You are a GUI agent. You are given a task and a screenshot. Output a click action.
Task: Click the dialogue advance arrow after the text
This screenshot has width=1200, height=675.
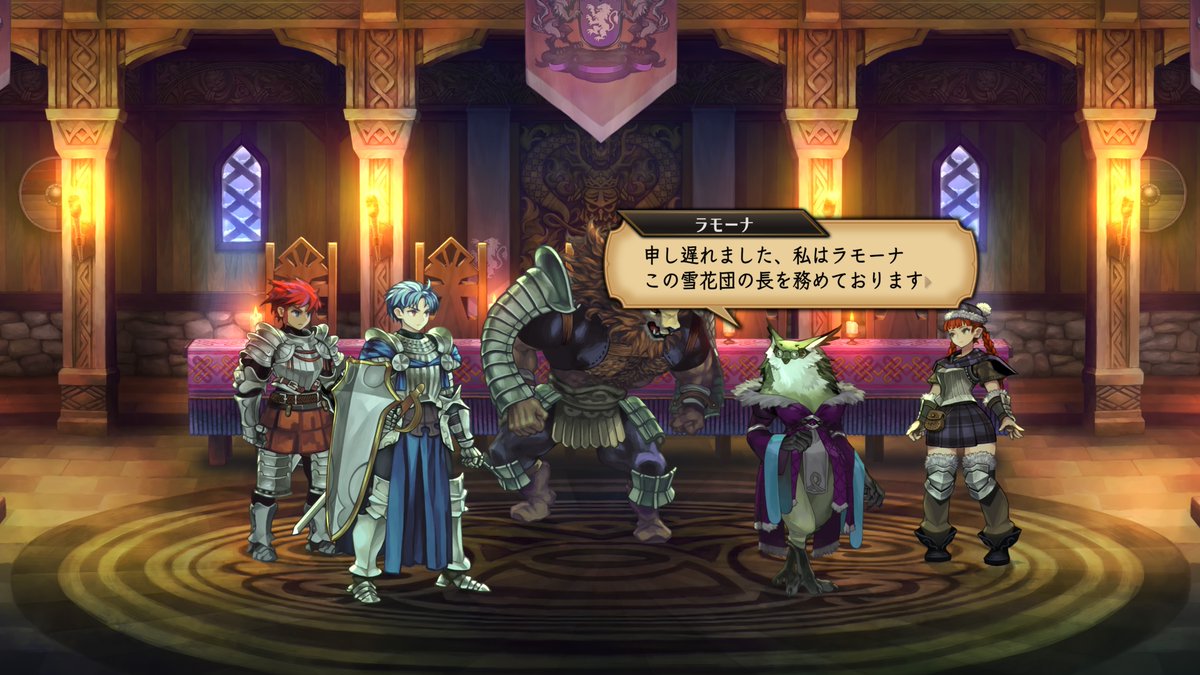[928, 282]
